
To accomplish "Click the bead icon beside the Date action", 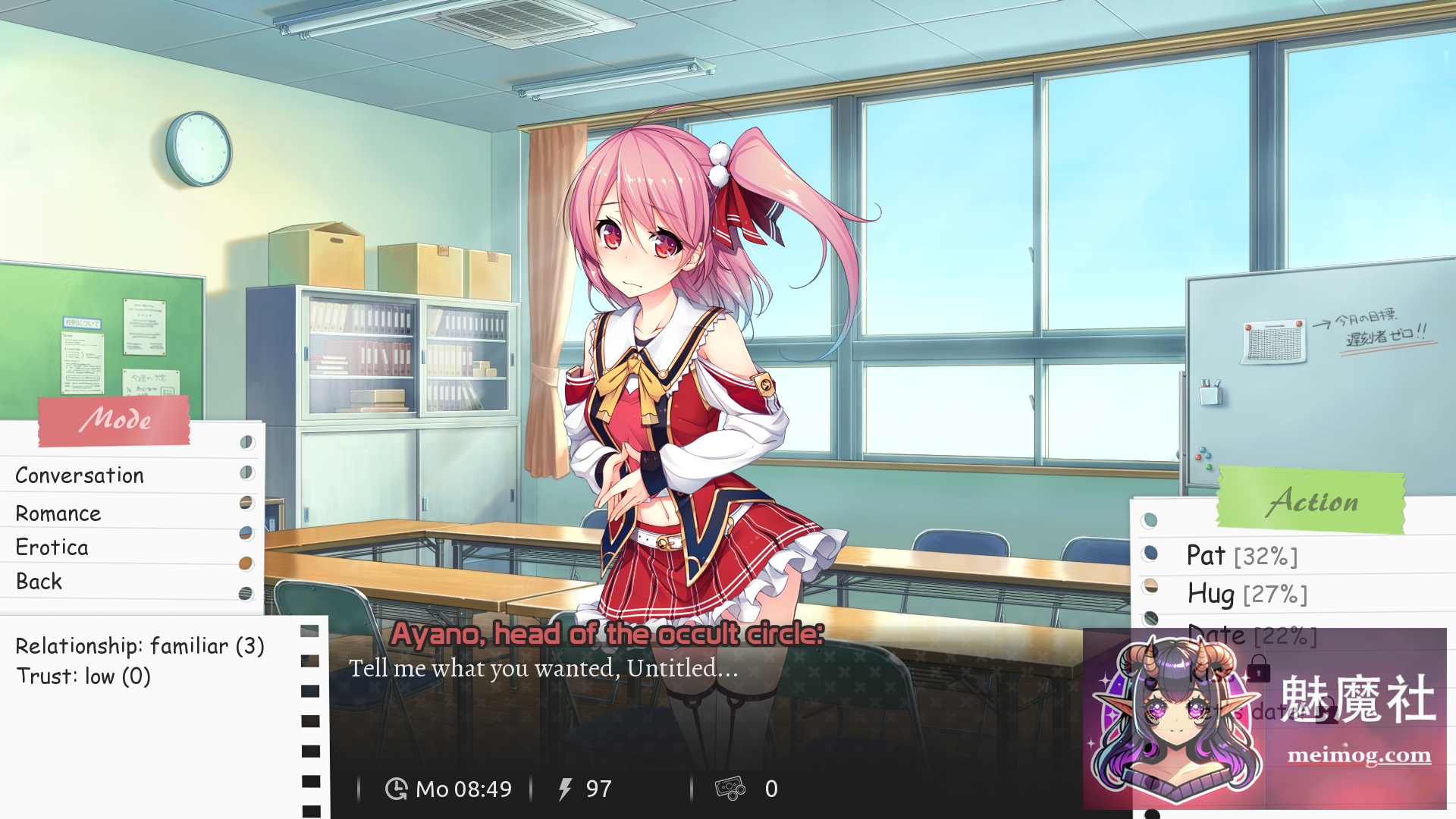I will [x=1150, y=618].
